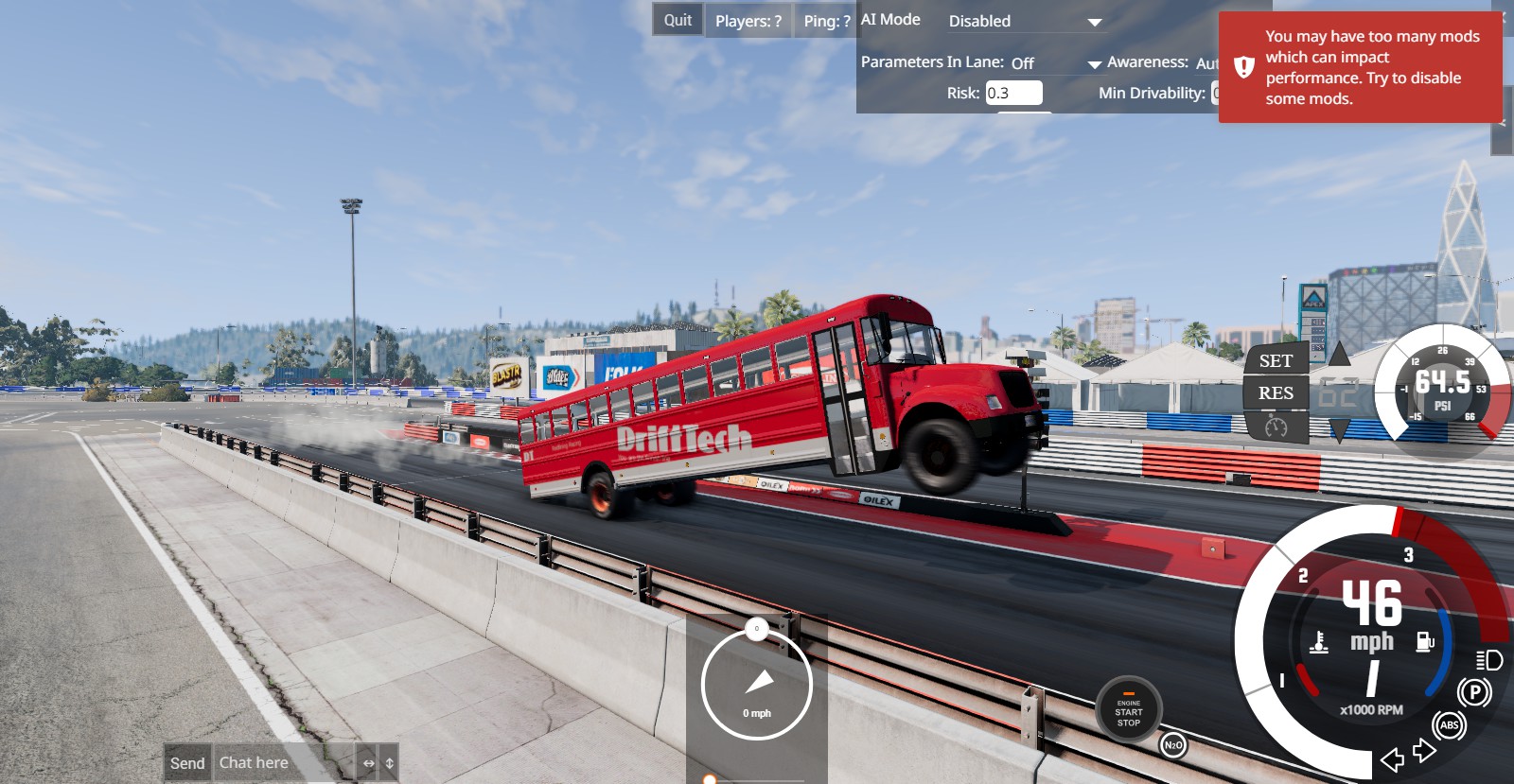Decrease cruise speed with down arrow

click(1339, 431)
